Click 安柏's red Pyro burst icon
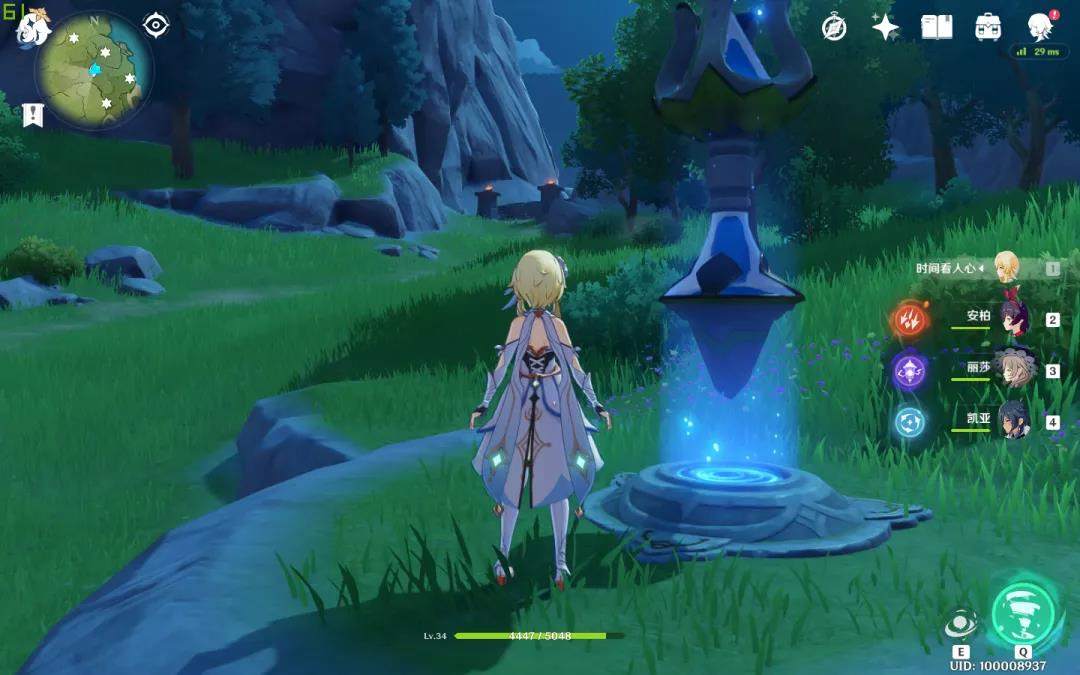Screen dimensions: 1080x675 (910, 319)
